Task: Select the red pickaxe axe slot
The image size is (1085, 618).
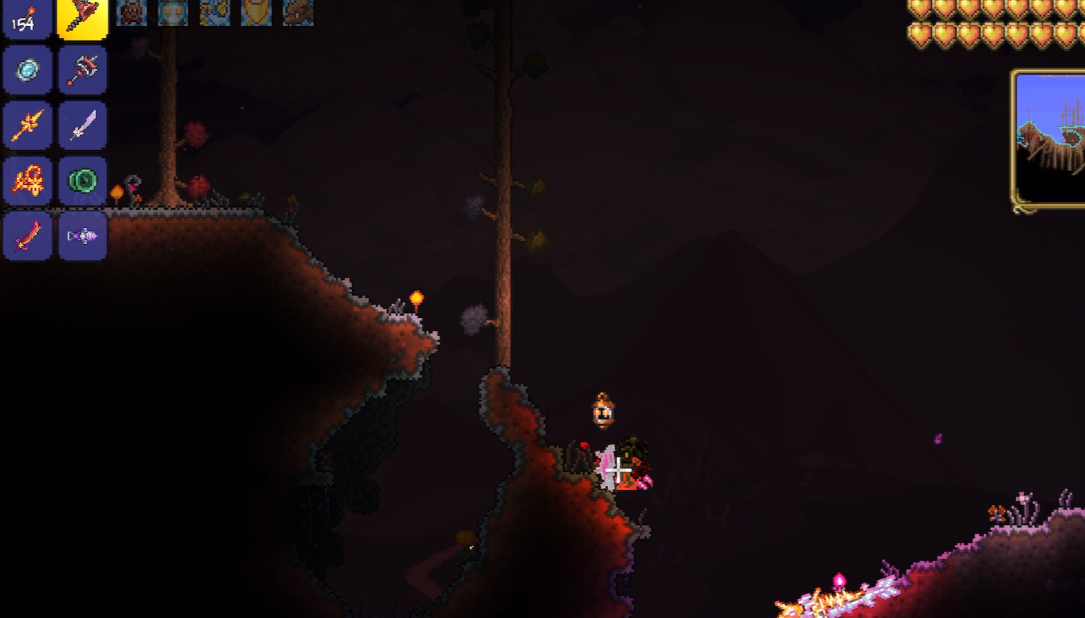Action: point(83,70)
